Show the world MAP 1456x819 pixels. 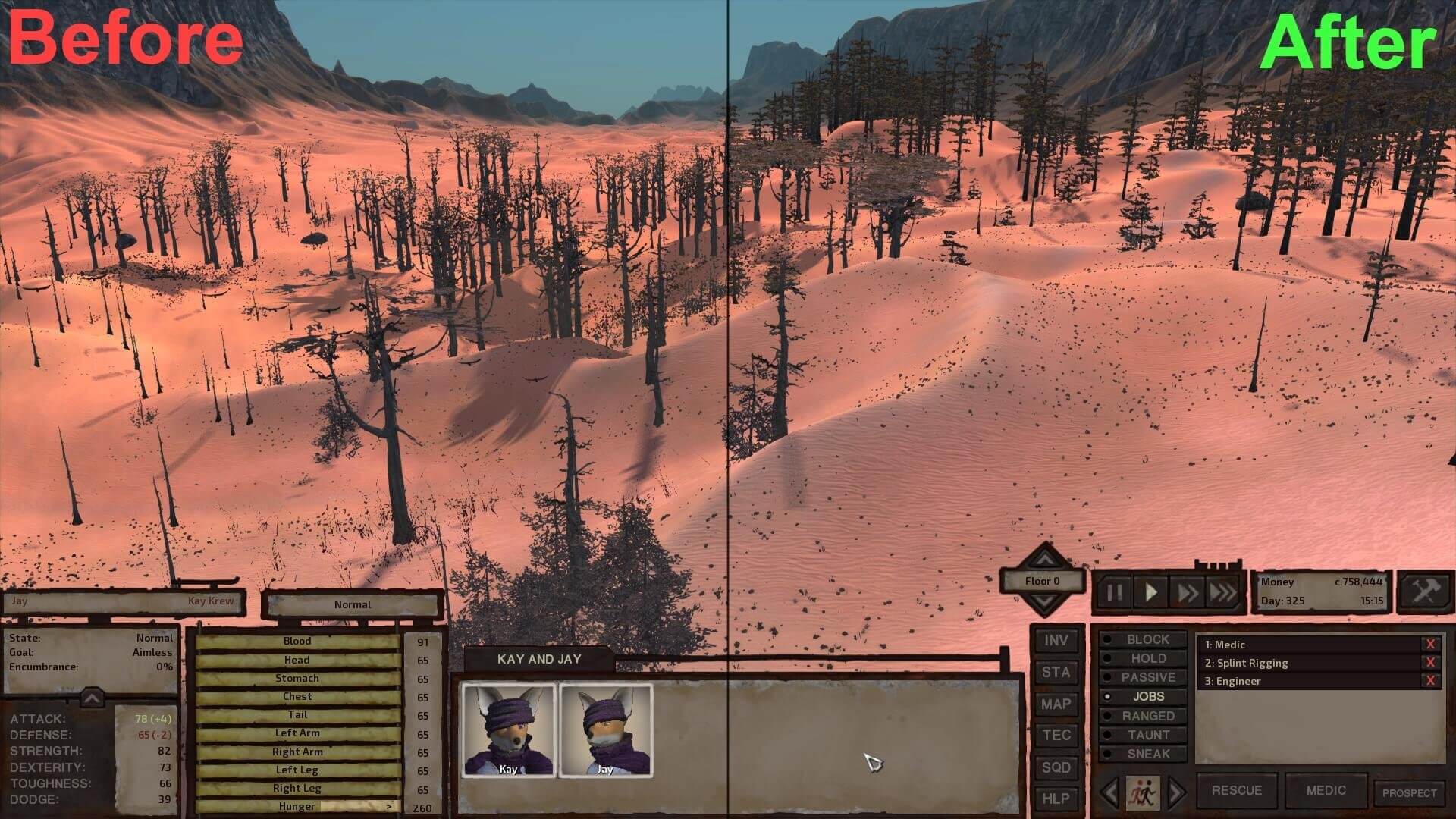(x=1056, y=704)
